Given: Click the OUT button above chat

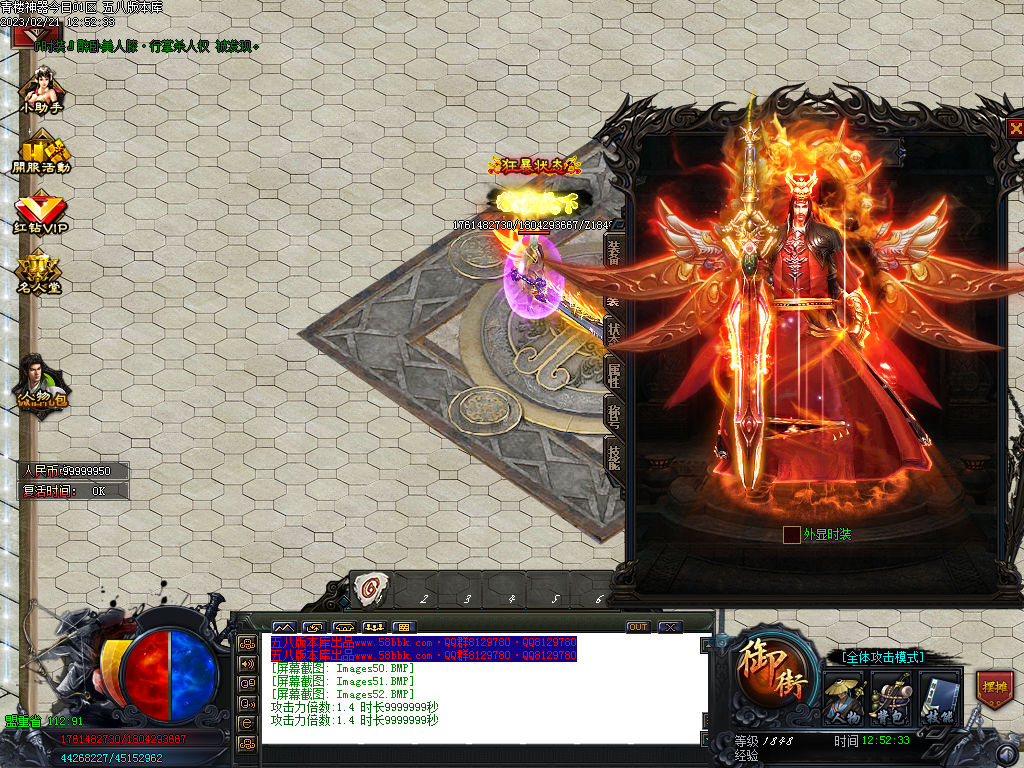Looking at the screenshot, I should pos(638,627).
